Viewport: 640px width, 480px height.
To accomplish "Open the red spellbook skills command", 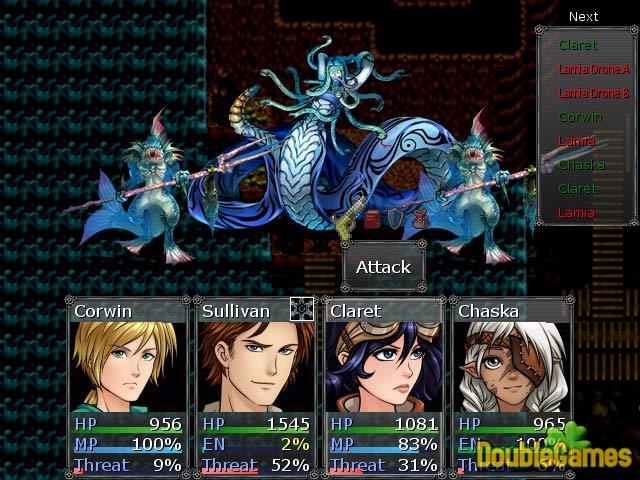I will point(372,219).
